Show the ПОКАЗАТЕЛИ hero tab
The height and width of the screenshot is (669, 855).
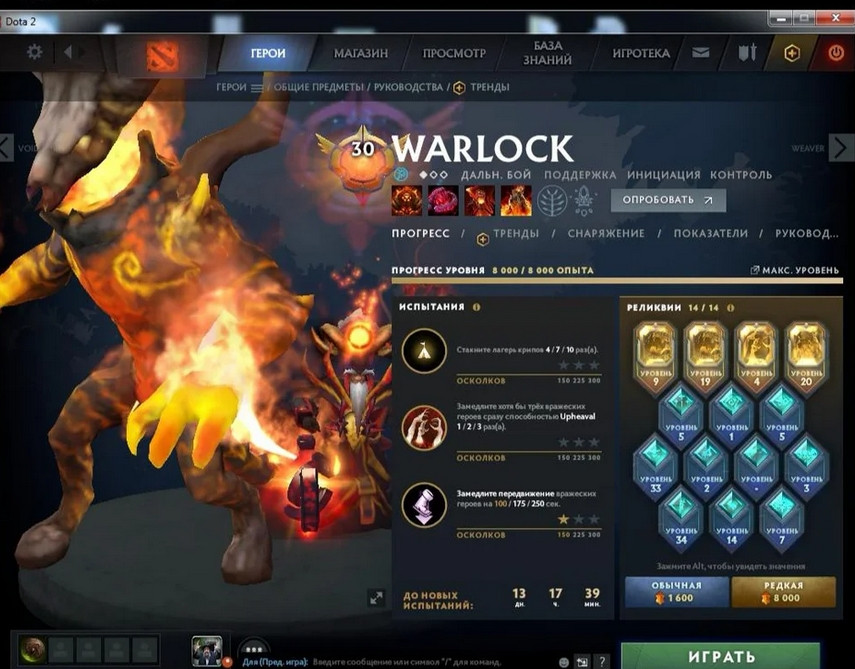(710, 233)
